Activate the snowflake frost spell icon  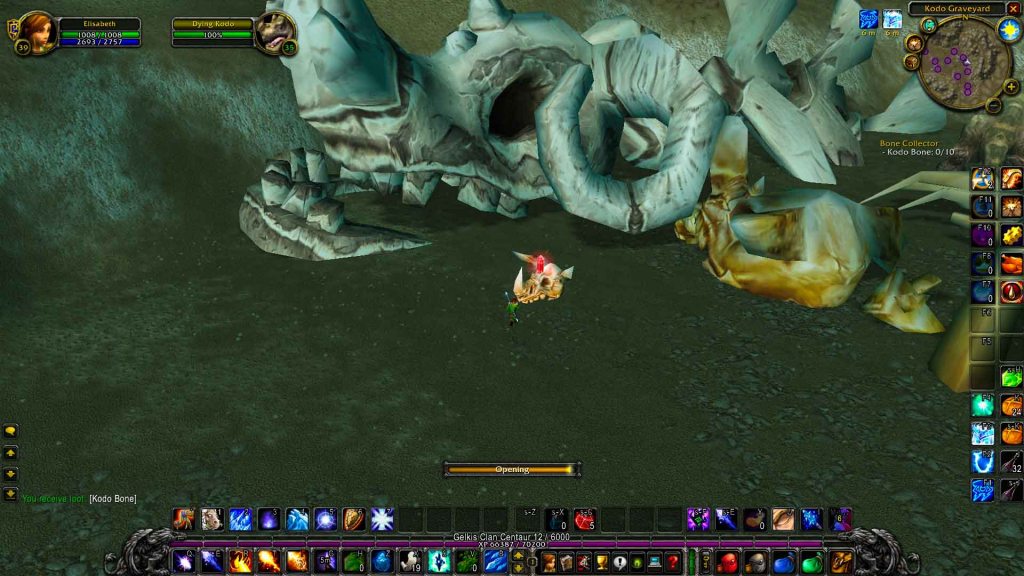[382, 519]
